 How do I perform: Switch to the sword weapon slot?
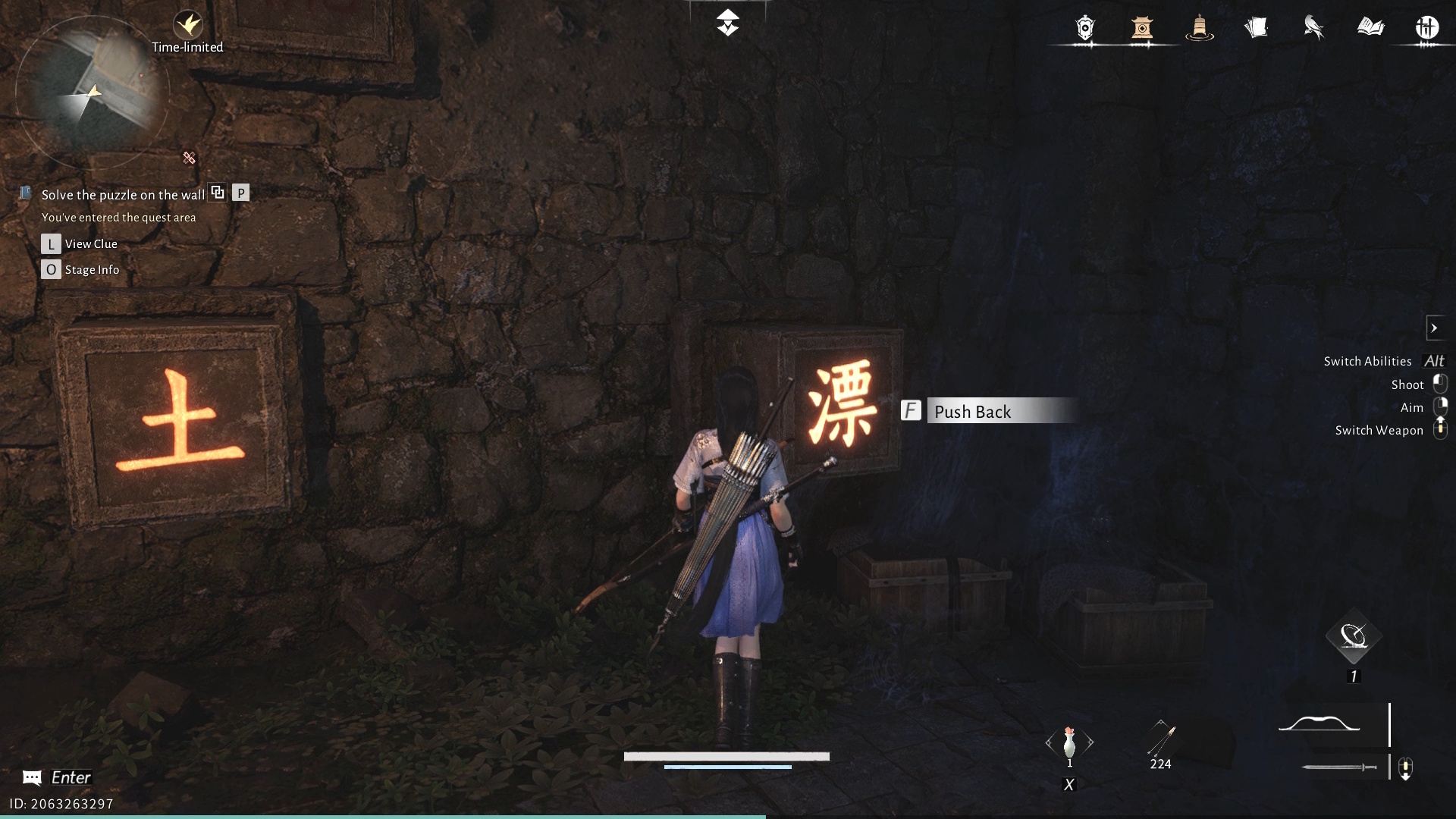[1339, 767]
